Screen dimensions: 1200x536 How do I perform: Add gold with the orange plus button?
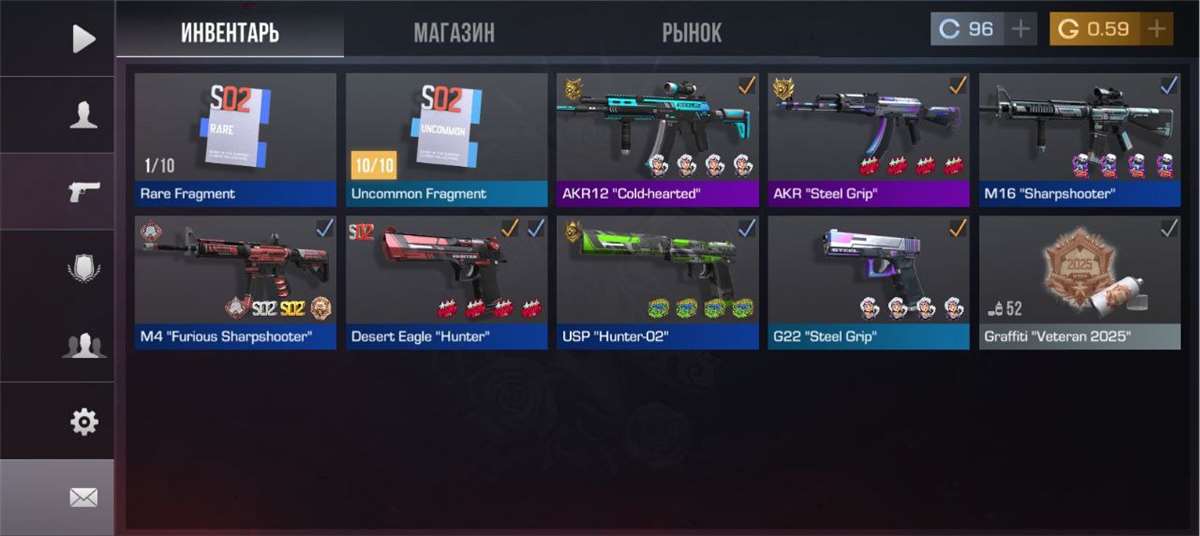(x=1157, y=29)
